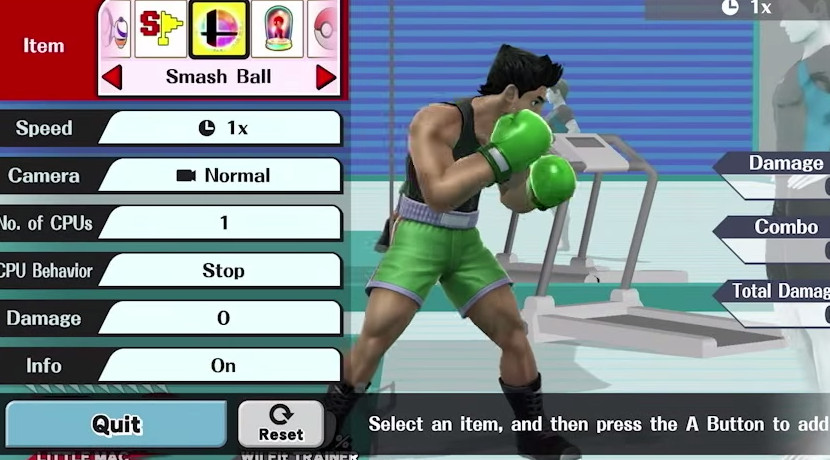This screenshot has height=460, width=830.
Task: Click the right red arrow under items
Action: [326, 77]
